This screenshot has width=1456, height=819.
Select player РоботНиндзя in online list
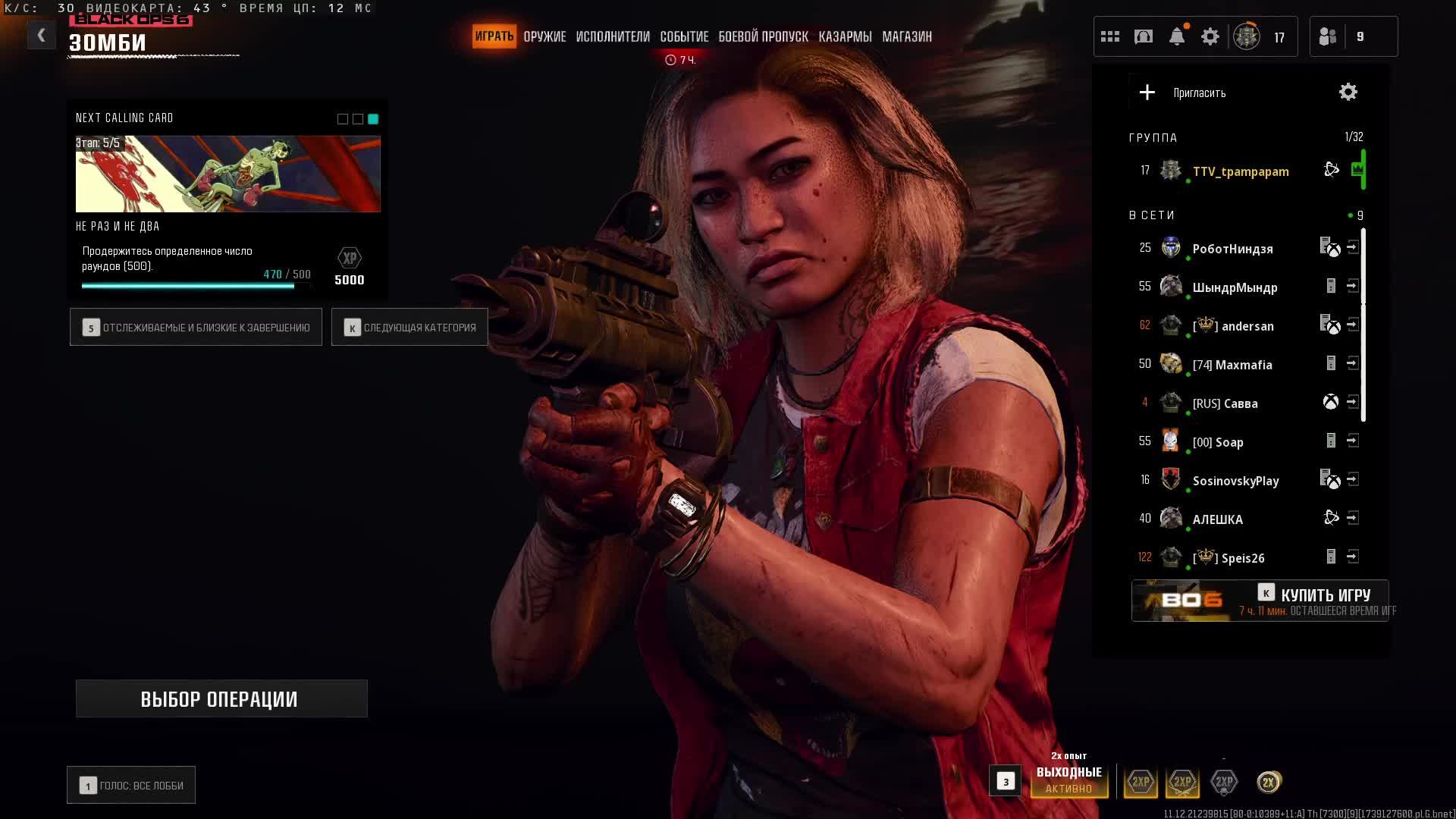point(1232,249)
